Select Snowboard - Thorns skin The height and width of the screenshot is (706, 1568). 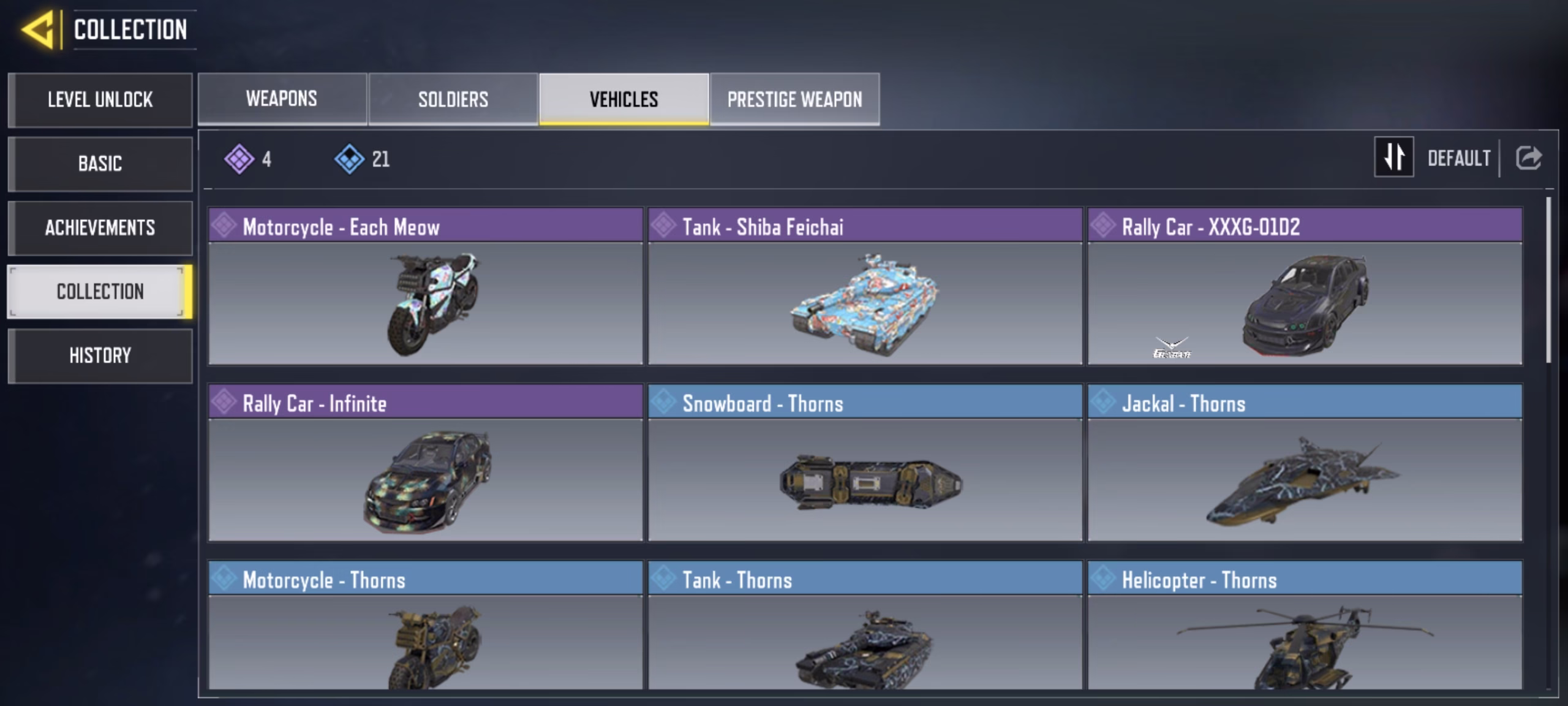coord(865,463)
